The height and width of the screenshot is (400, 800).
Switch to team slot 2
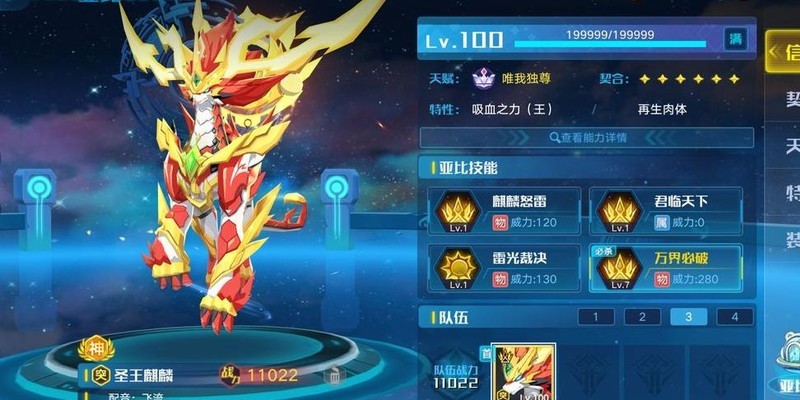point(642,317)
